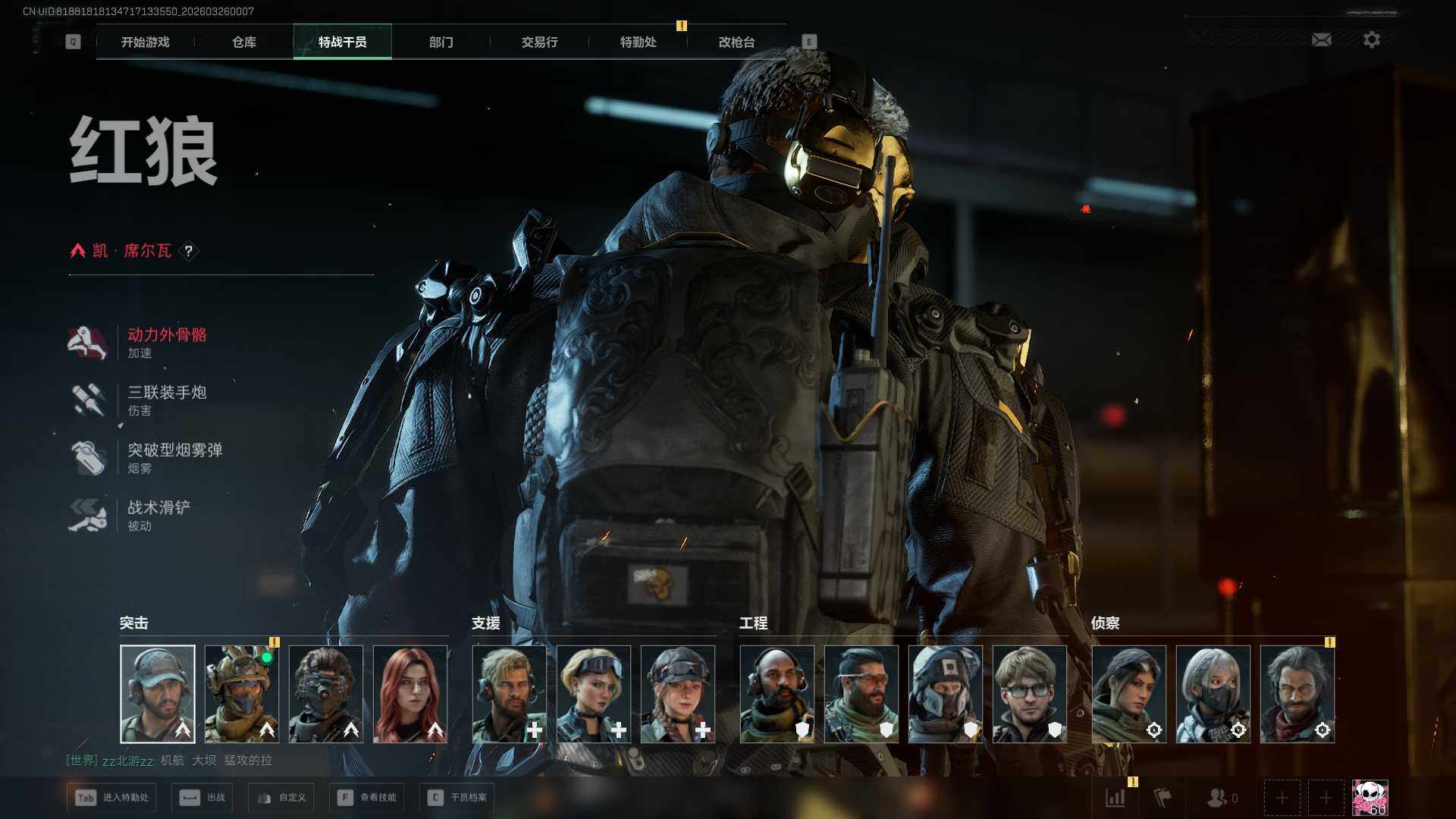1456x819 pixels.
Task: Open the 开始游戏 tab
Action: (x=146, y=42)
